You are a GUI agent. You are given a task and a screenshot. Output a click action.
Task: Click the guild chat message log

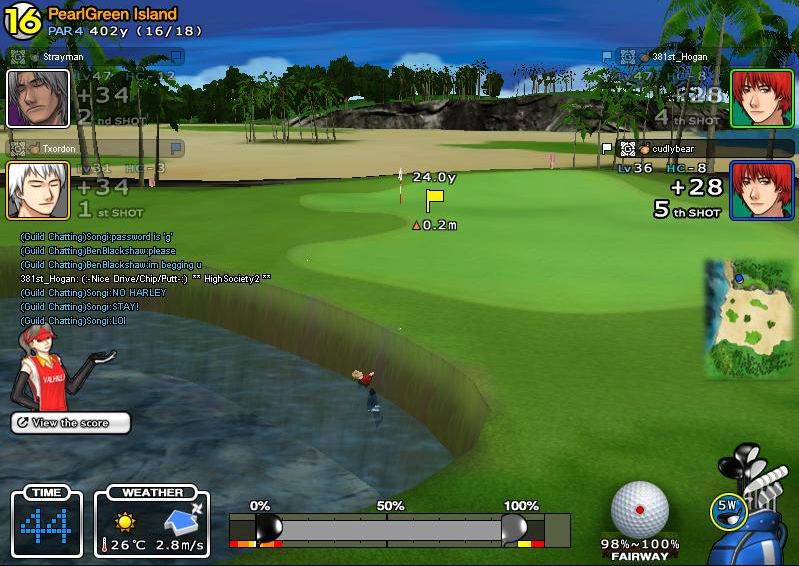pyautogui.click(x=140, y=279)
